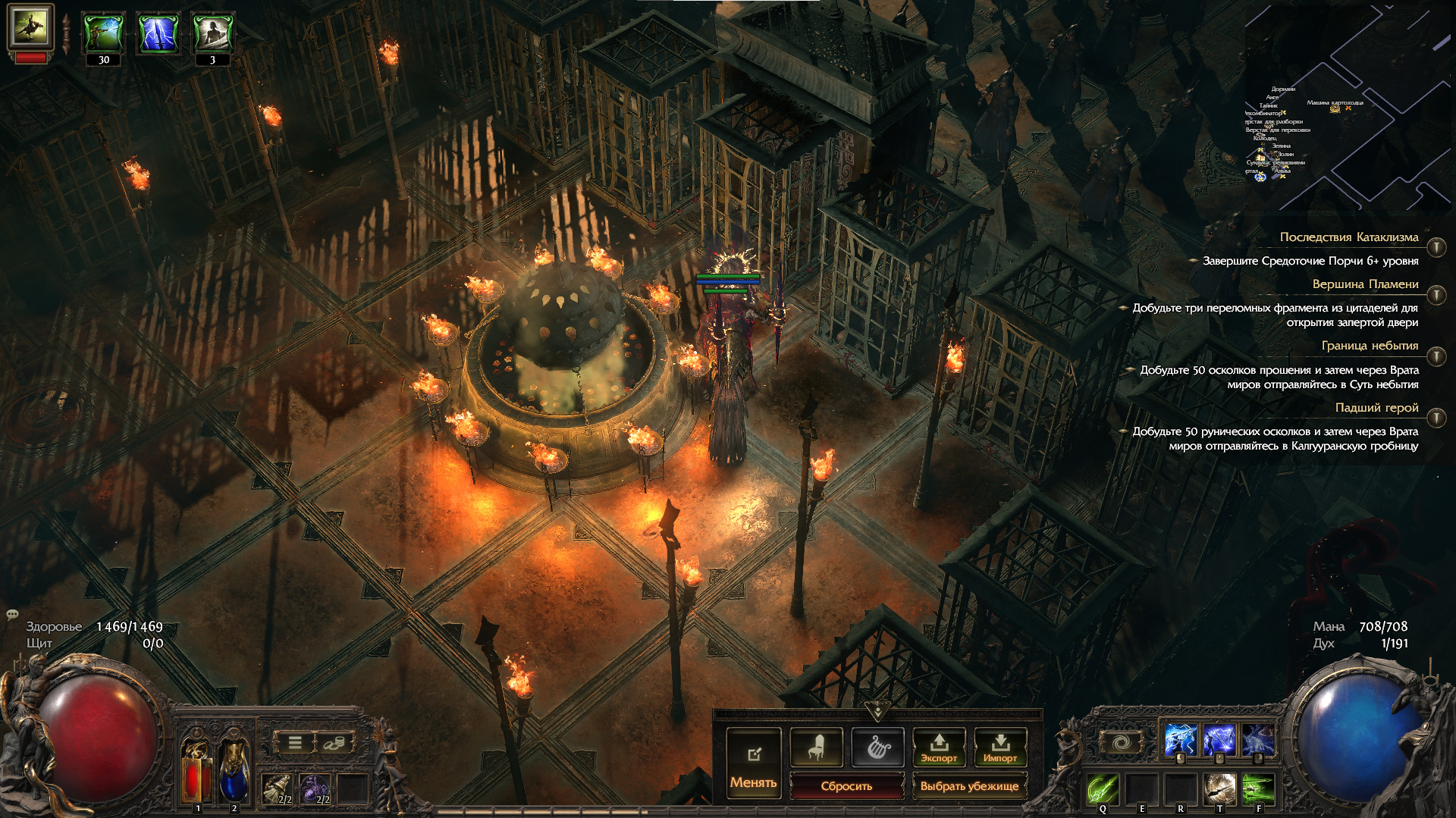Choose Выбрать убежище button

coord(969,786)
